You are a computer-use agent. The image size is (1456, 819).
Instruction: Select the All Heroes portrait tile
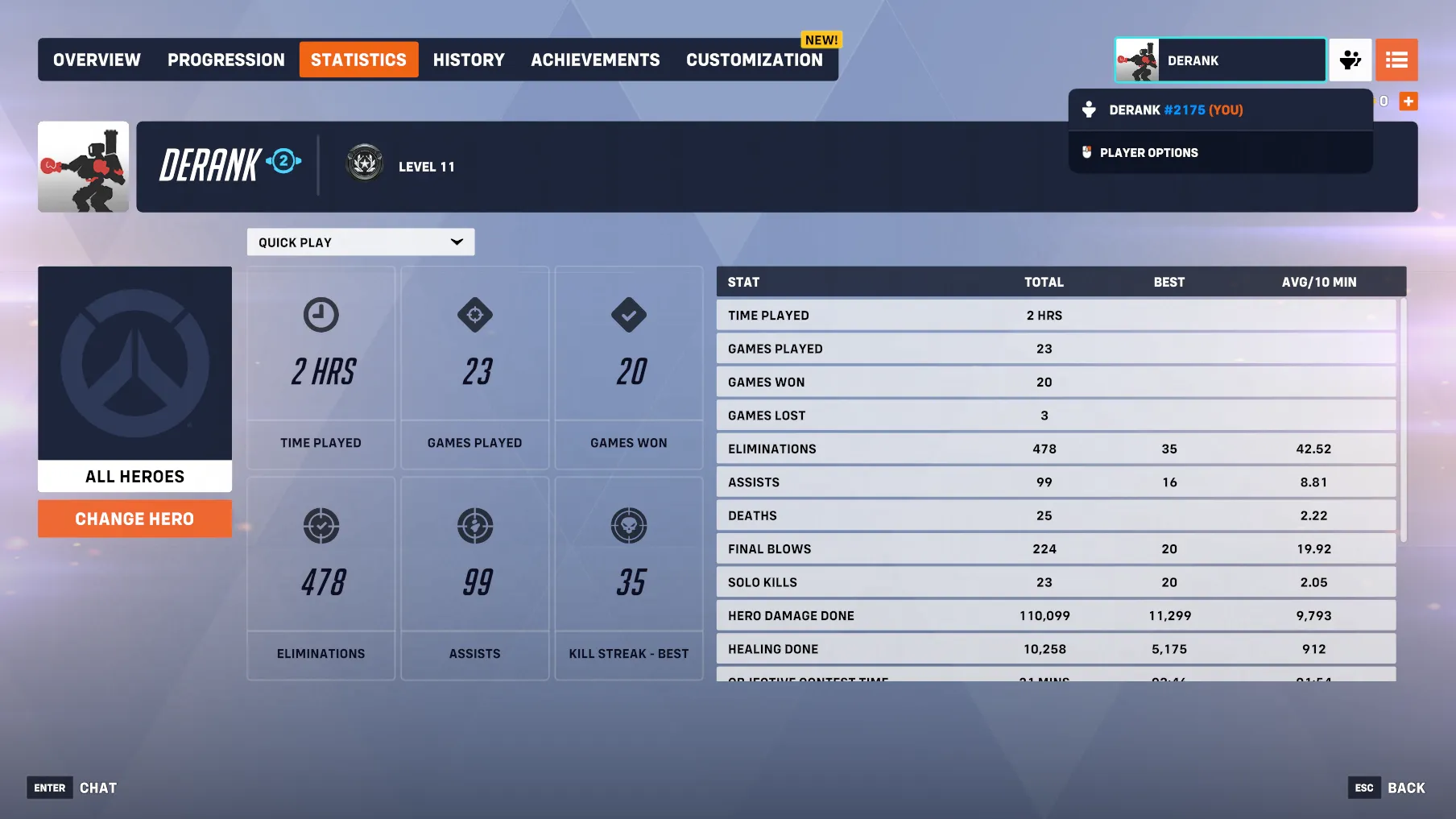tap(134, 378)
